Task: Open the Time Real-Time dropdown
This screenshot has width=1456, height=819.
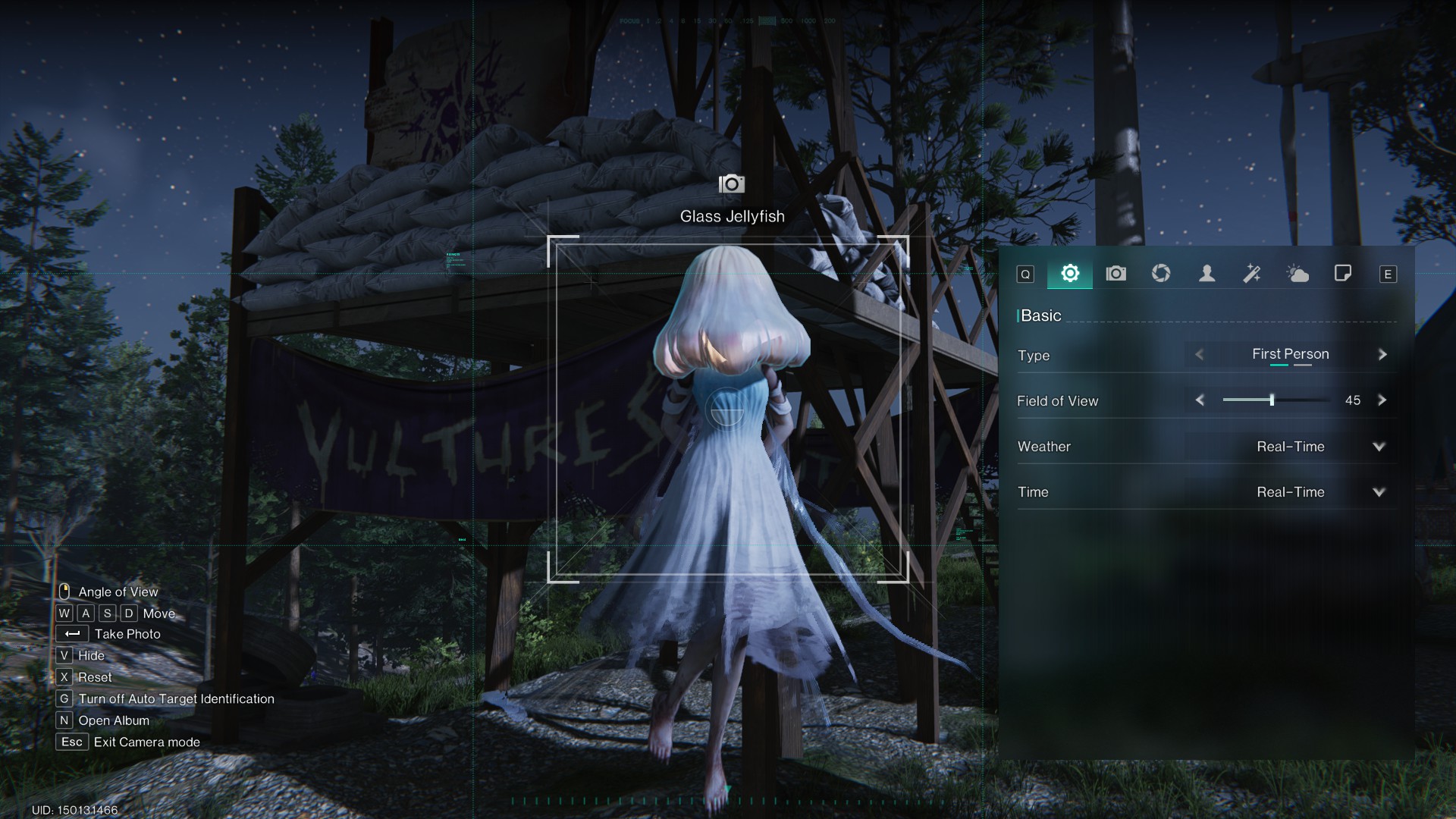Action: click(x=1379, y=492)
